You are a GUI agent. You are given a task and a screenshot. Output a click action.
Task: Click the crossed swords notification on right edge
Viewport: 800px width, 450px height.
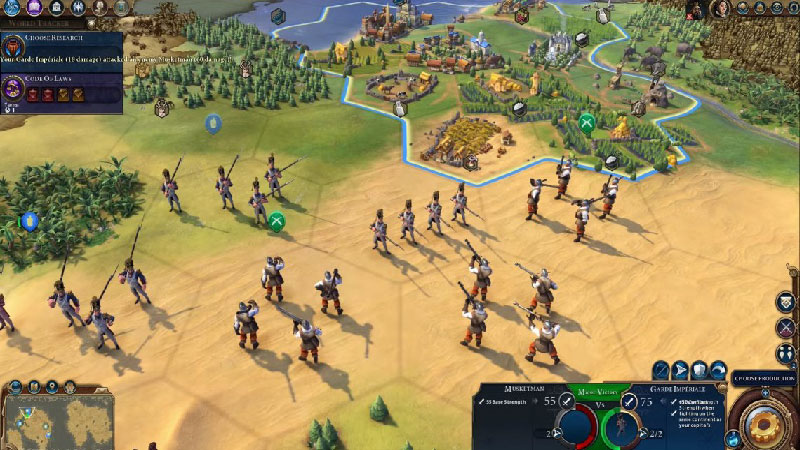(x=786, y=327)
